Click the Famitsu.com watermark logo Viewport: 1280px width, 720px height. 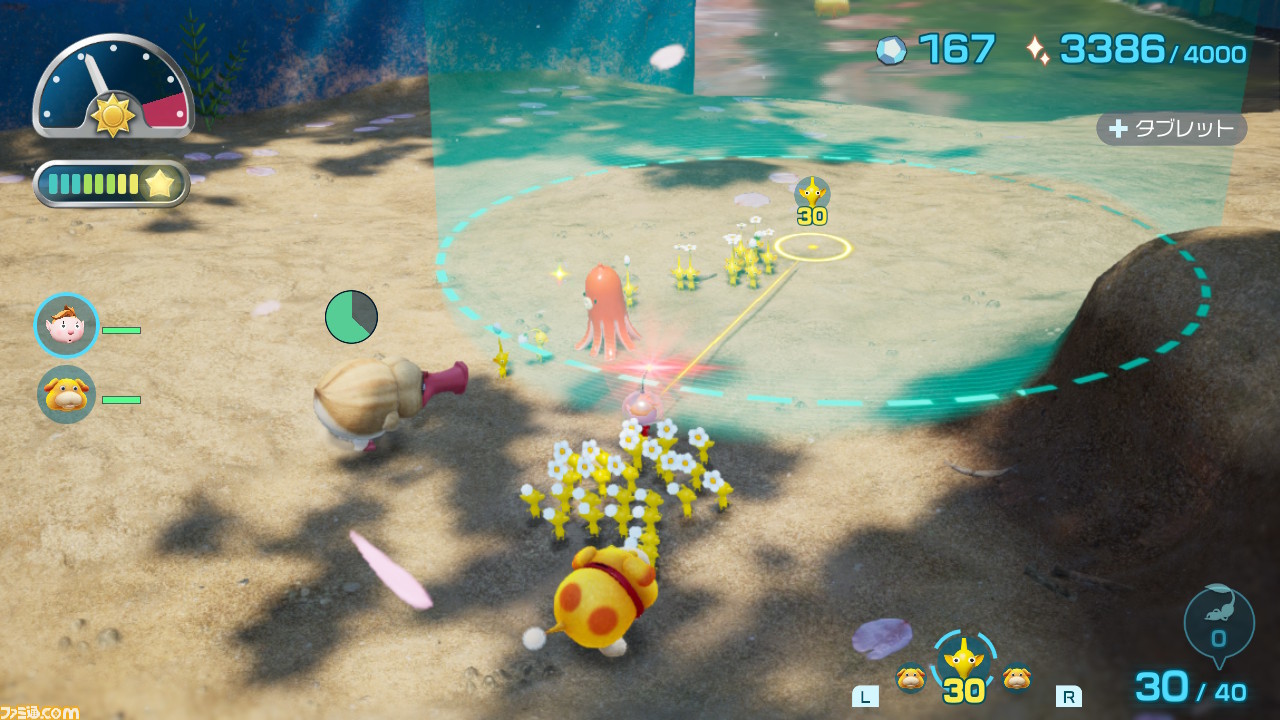click(40, 712)
